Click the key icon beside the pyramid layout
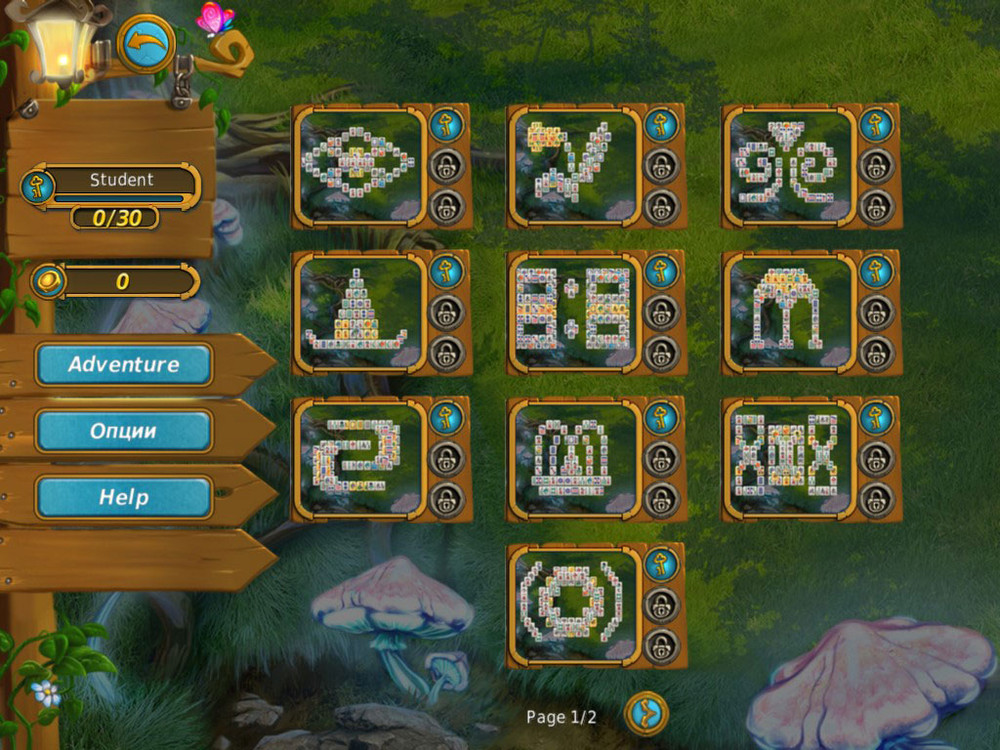The width and height of the screenshot is (1000, 750). coord(447,271)
